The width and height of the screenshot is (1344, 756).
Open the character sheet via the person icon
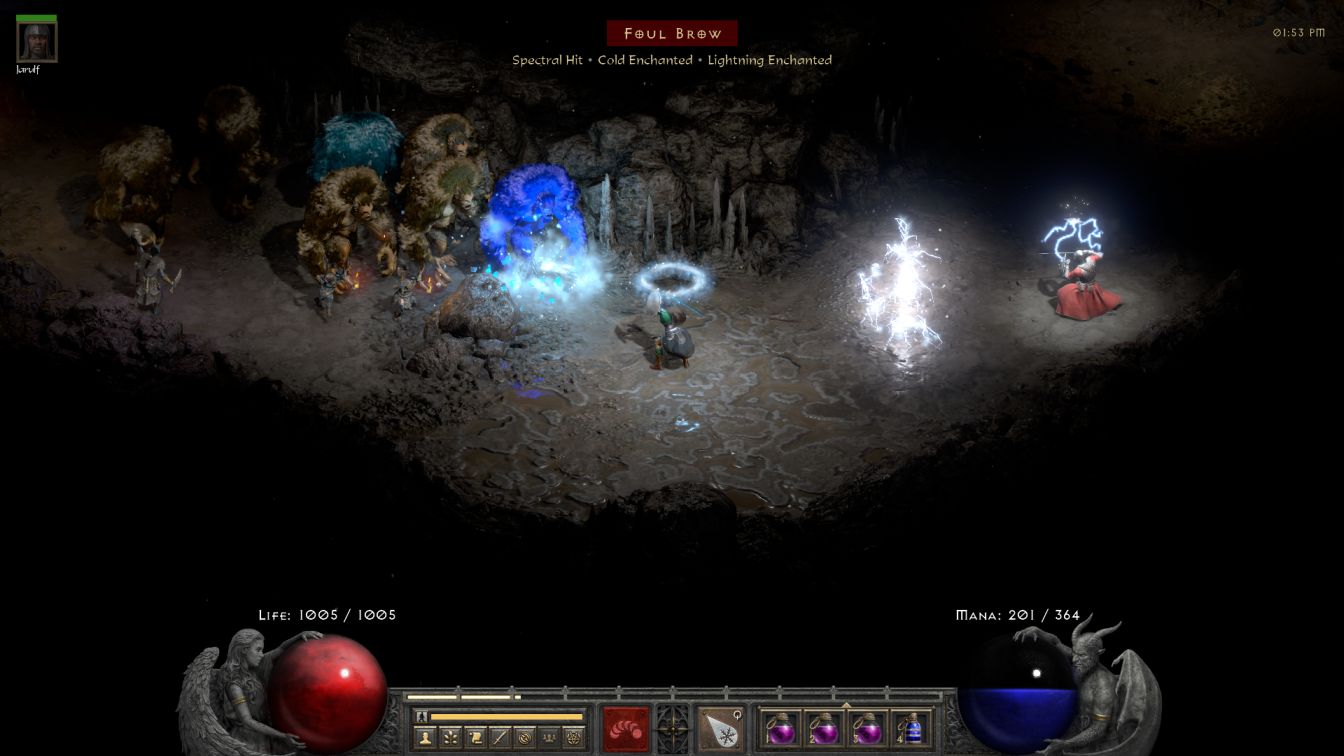click(x=427, y=737)
